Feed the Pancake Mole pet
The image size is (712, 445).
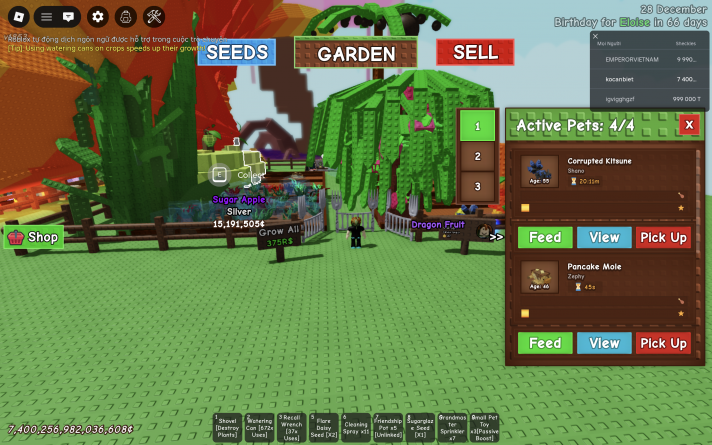545,343
